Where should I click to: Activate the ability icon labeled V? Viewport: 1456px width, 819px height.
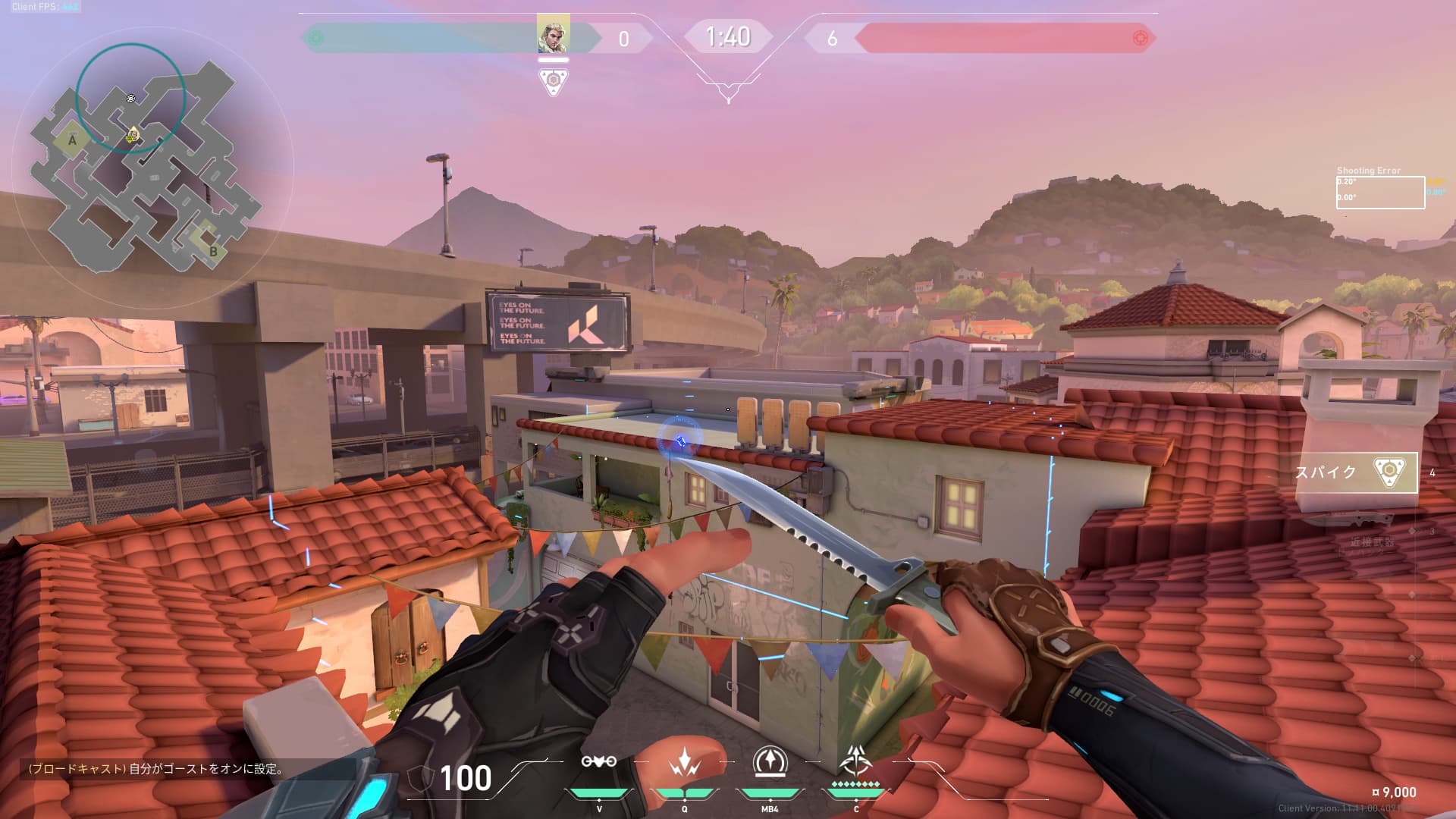click(x=598, y=762)
